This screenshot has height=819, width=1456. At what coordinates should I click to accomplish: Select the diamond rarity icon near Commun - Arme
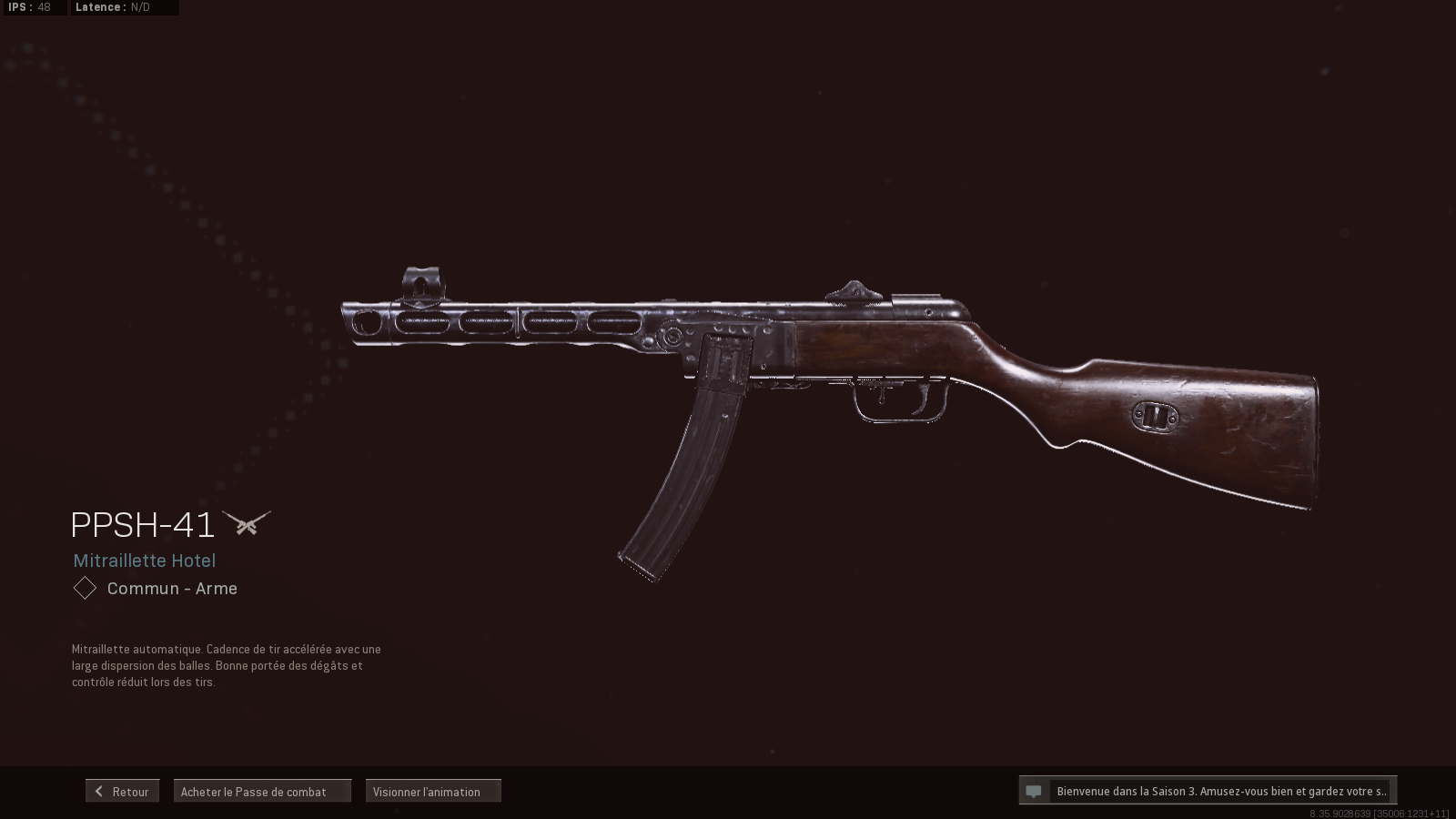84,588
